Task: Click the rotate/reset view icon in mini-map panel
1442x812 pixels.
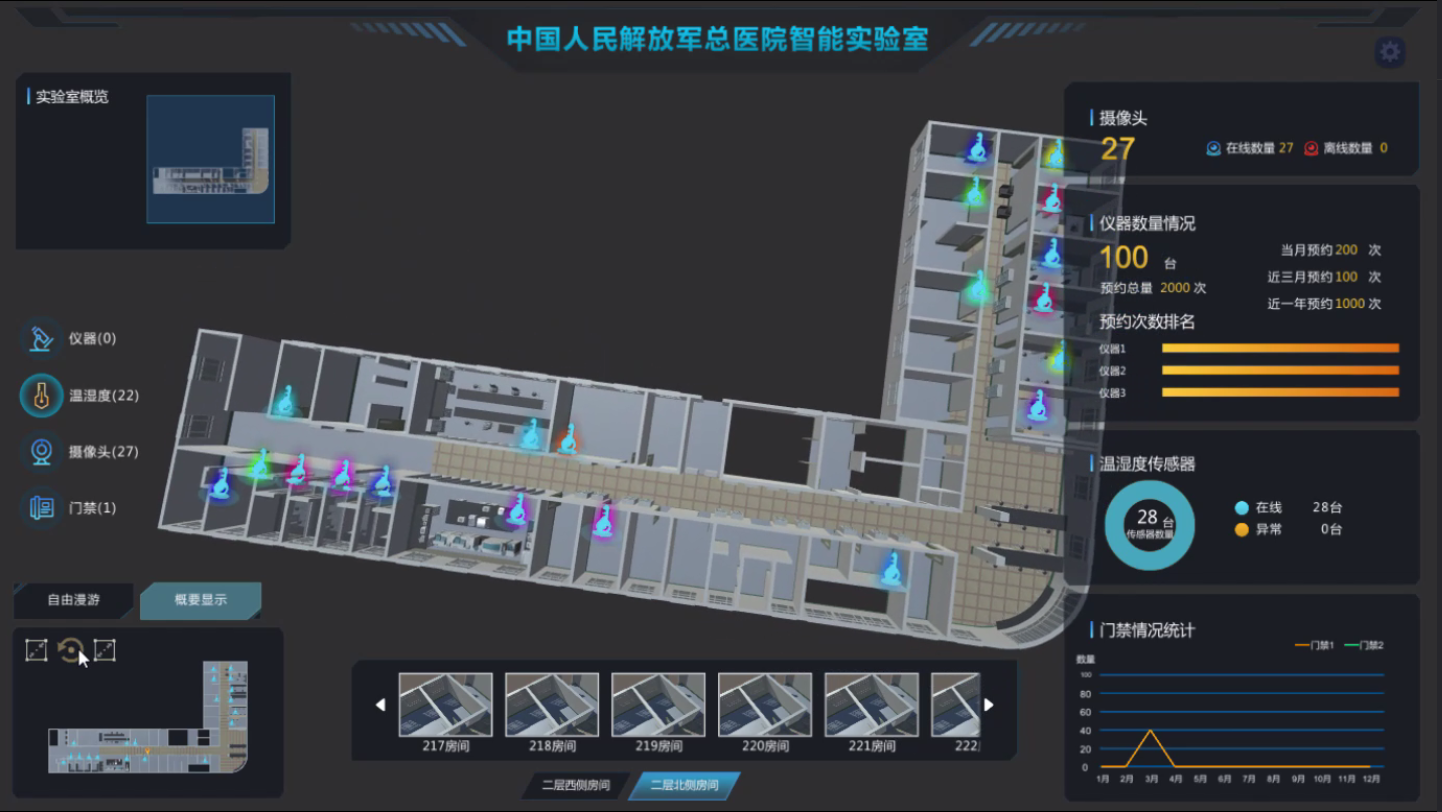Action: [x=69, y=649]
